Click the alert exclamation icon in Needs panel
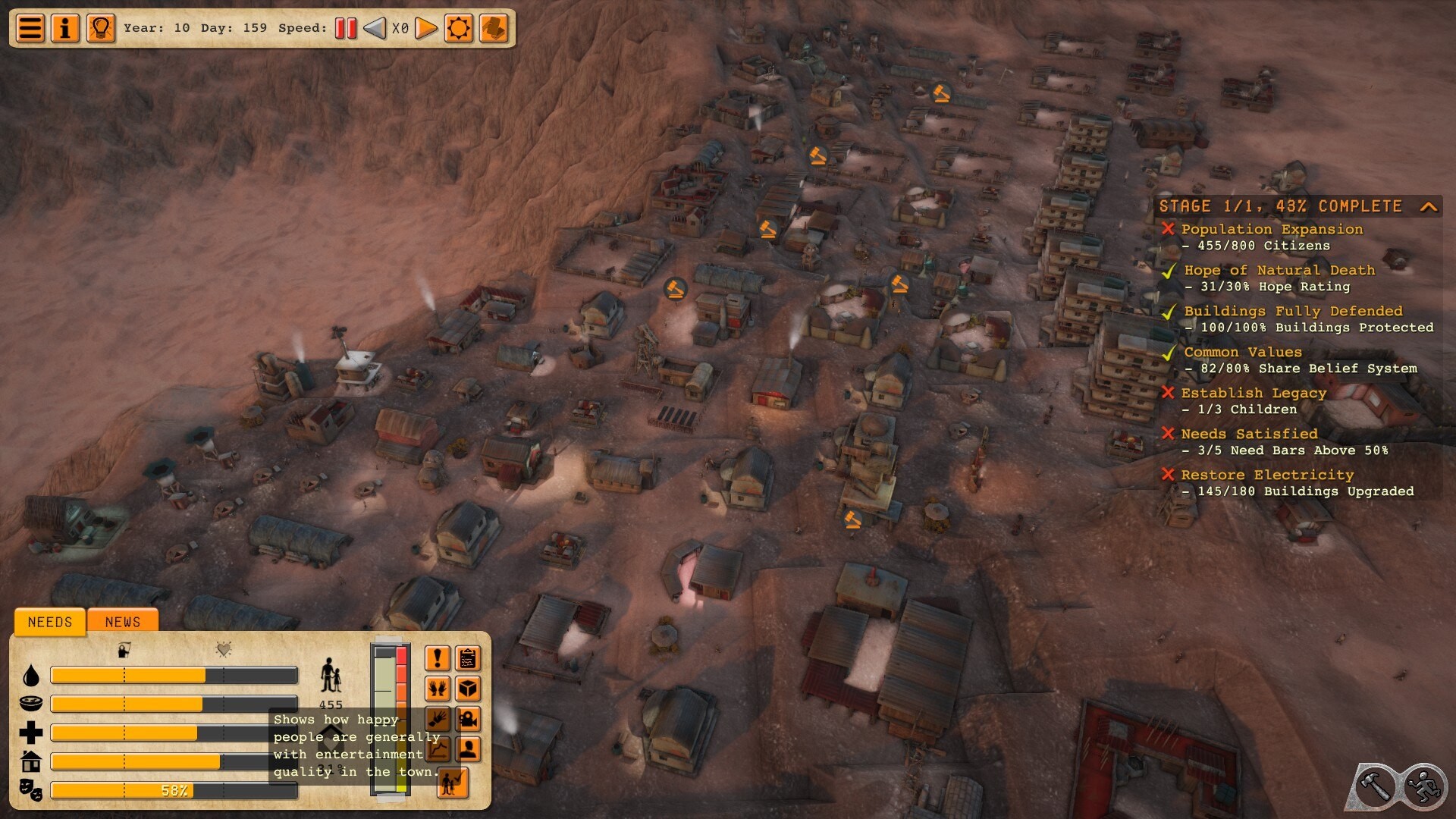 pos(438,658)
